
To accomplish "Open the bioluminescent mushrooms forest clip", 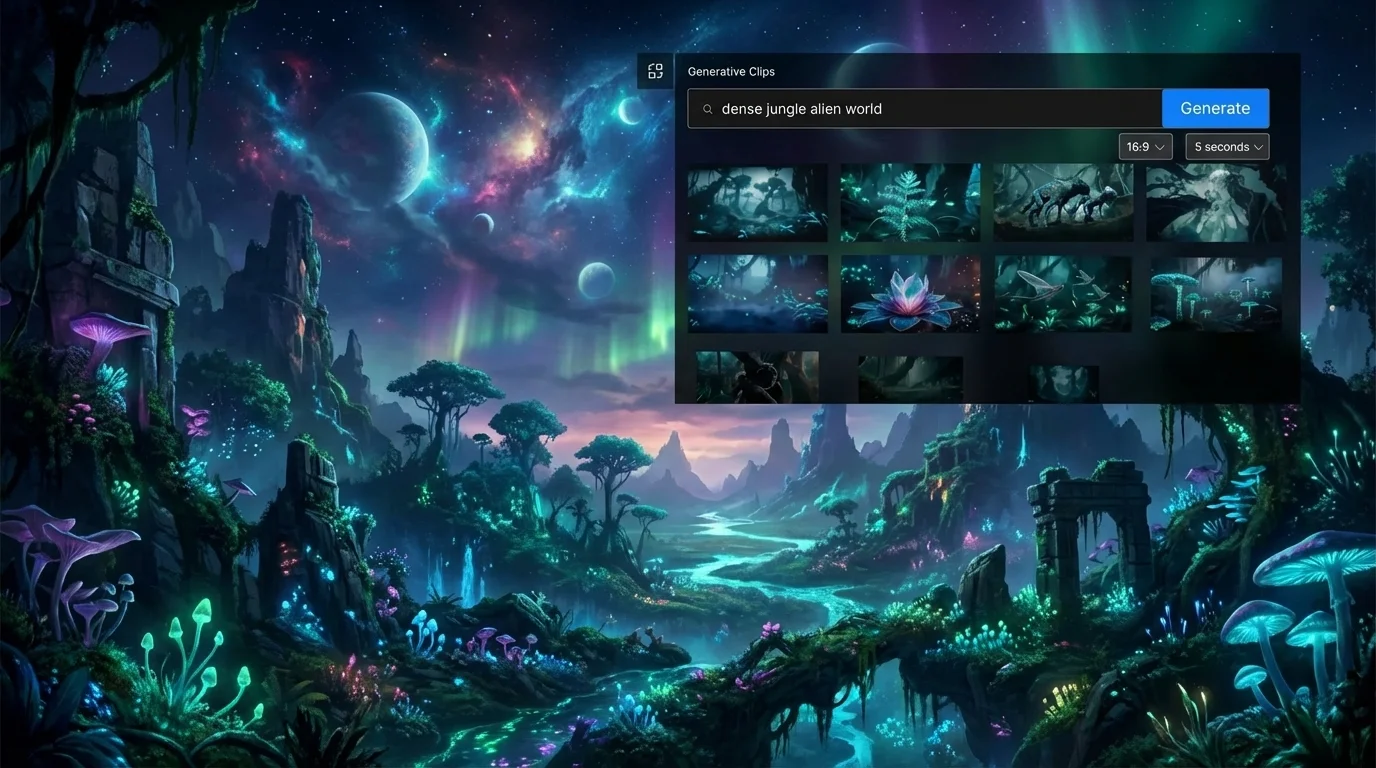I will click(1216, 293).
